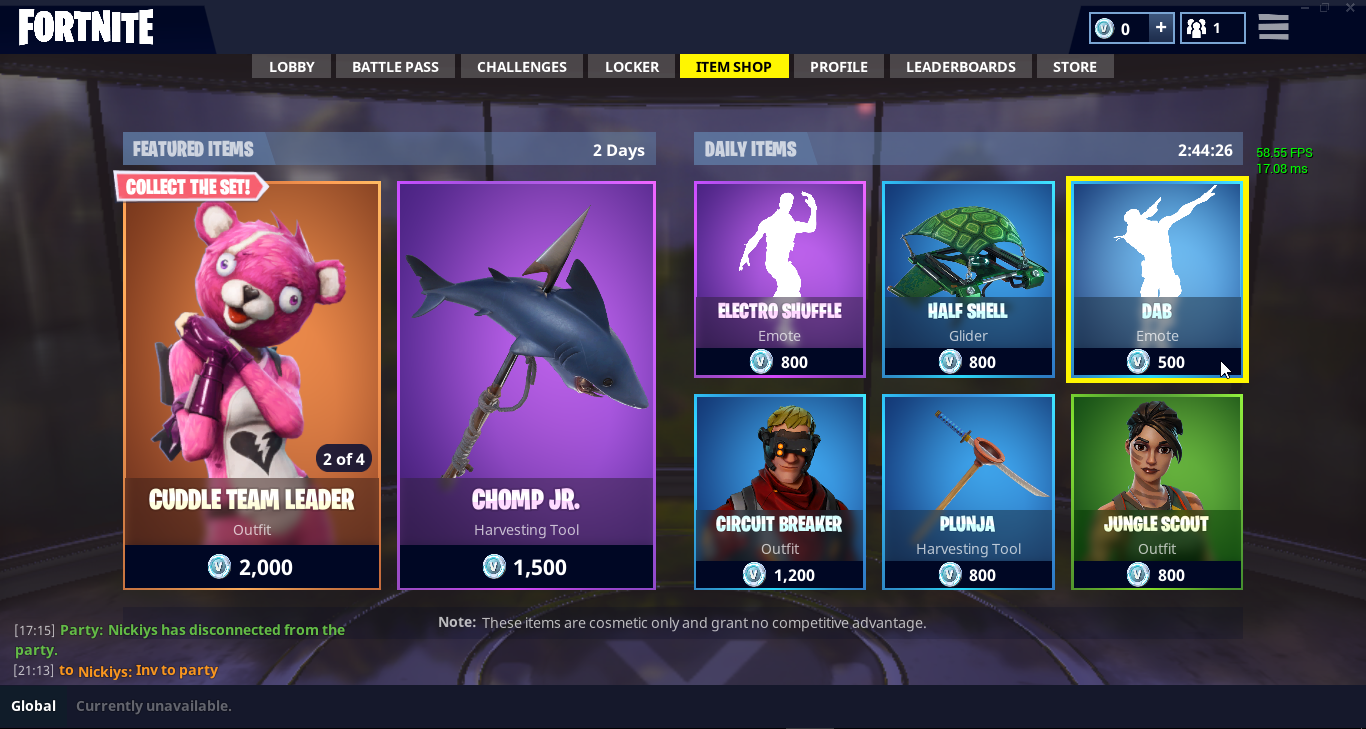Go to the Challenges tab
The height and width of the screenshot is (729, 1366).
click(522, 67)
